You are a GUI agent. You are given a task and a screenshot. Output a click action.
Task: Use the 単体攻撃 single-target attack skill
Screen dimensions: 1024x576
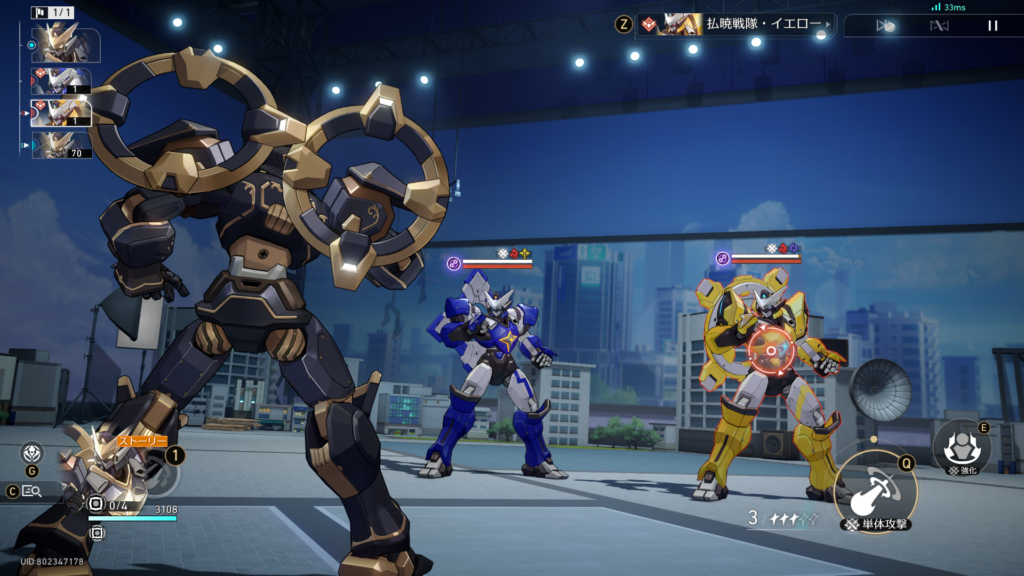pos(874,490)
